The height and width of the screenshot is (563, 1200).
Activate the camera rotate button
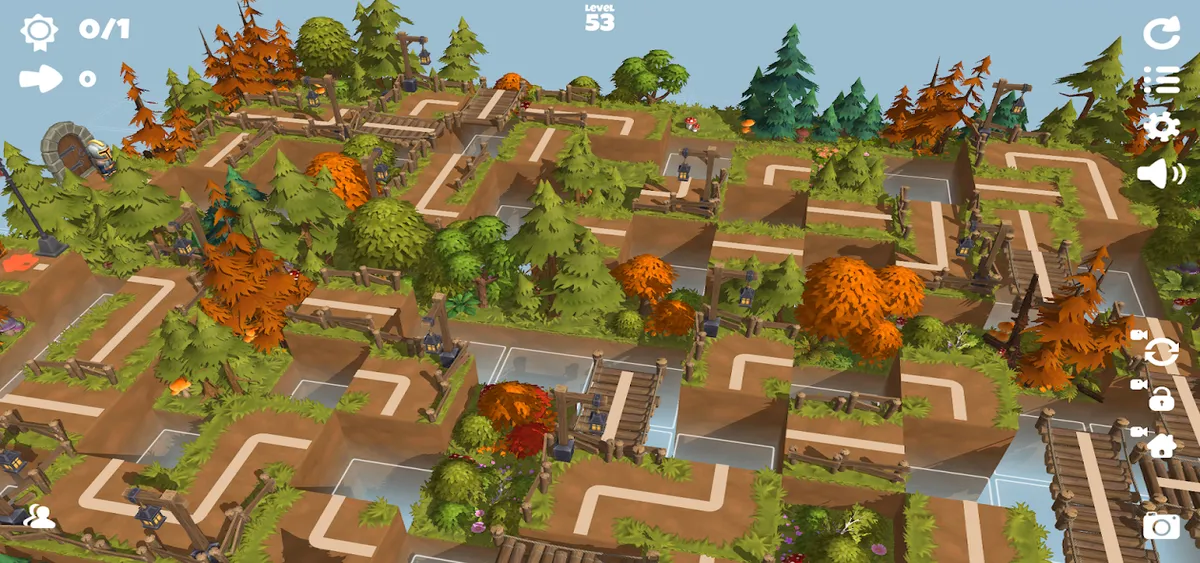(1161, 351)
